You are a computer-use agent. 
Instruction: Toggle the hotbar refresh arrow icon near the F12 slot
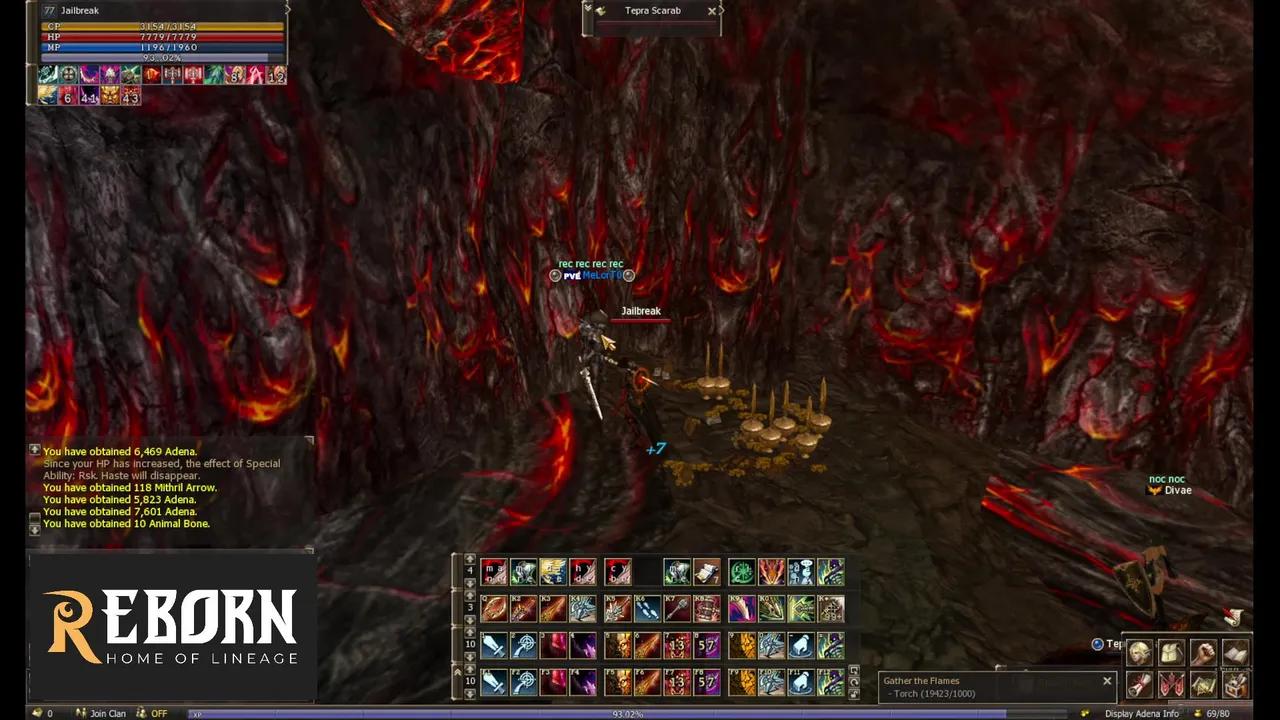(x=853, y=682)
